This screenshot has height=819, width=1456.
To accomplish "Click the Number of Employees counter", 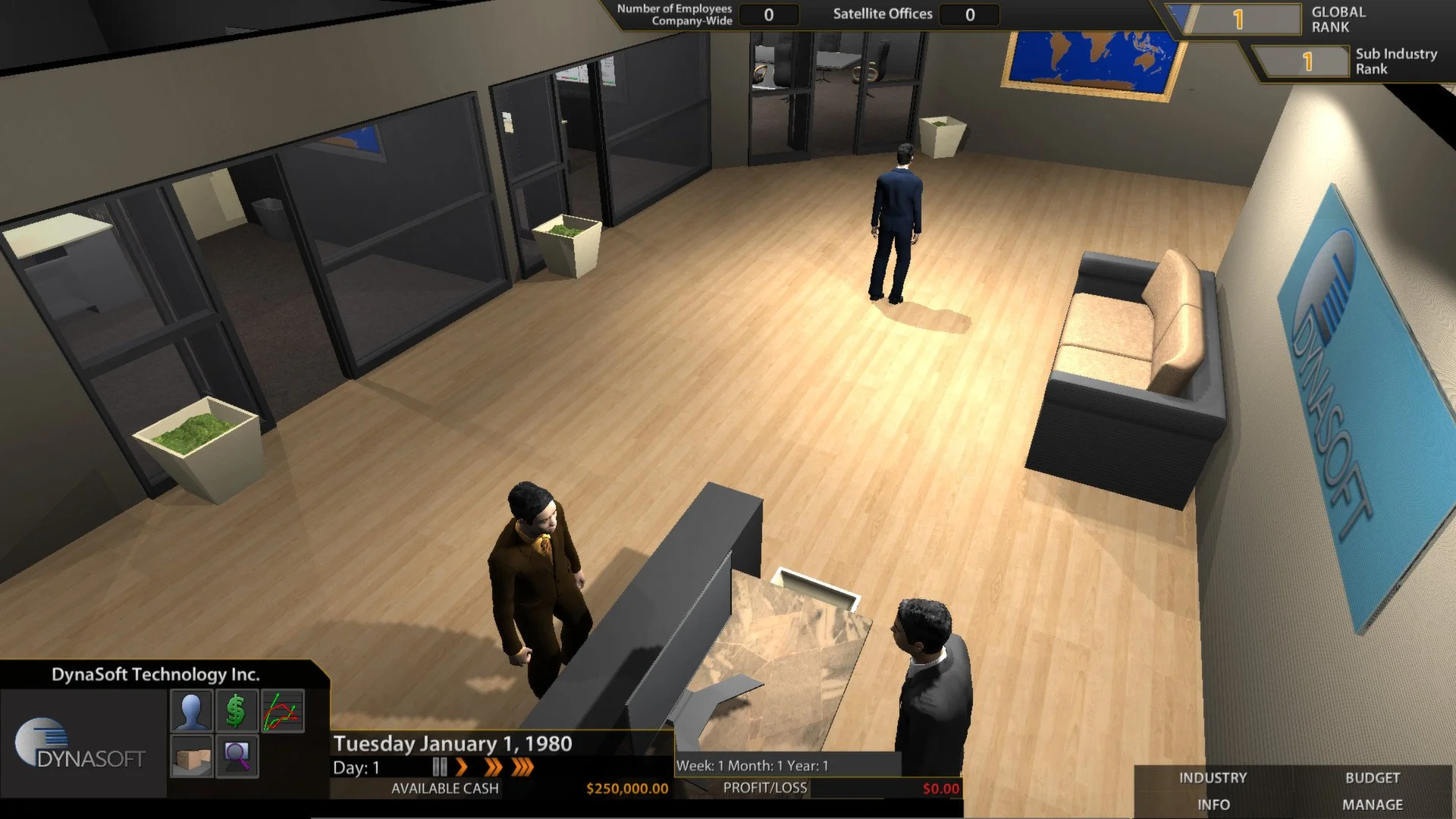I will click(x=768, y=14).
